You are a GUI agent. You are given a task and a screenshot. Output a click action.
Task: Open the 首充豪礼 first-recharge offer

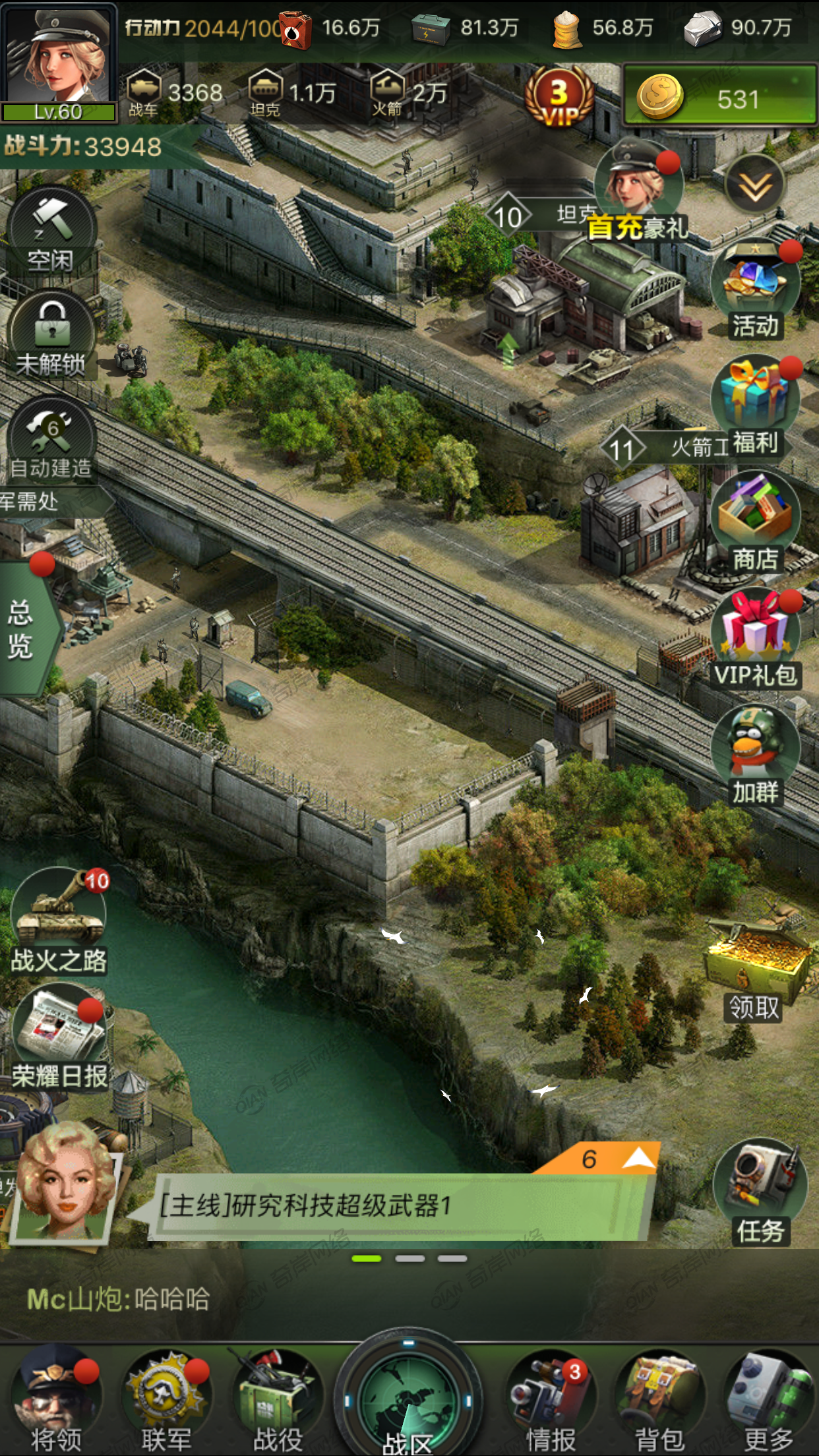(638, 191)
